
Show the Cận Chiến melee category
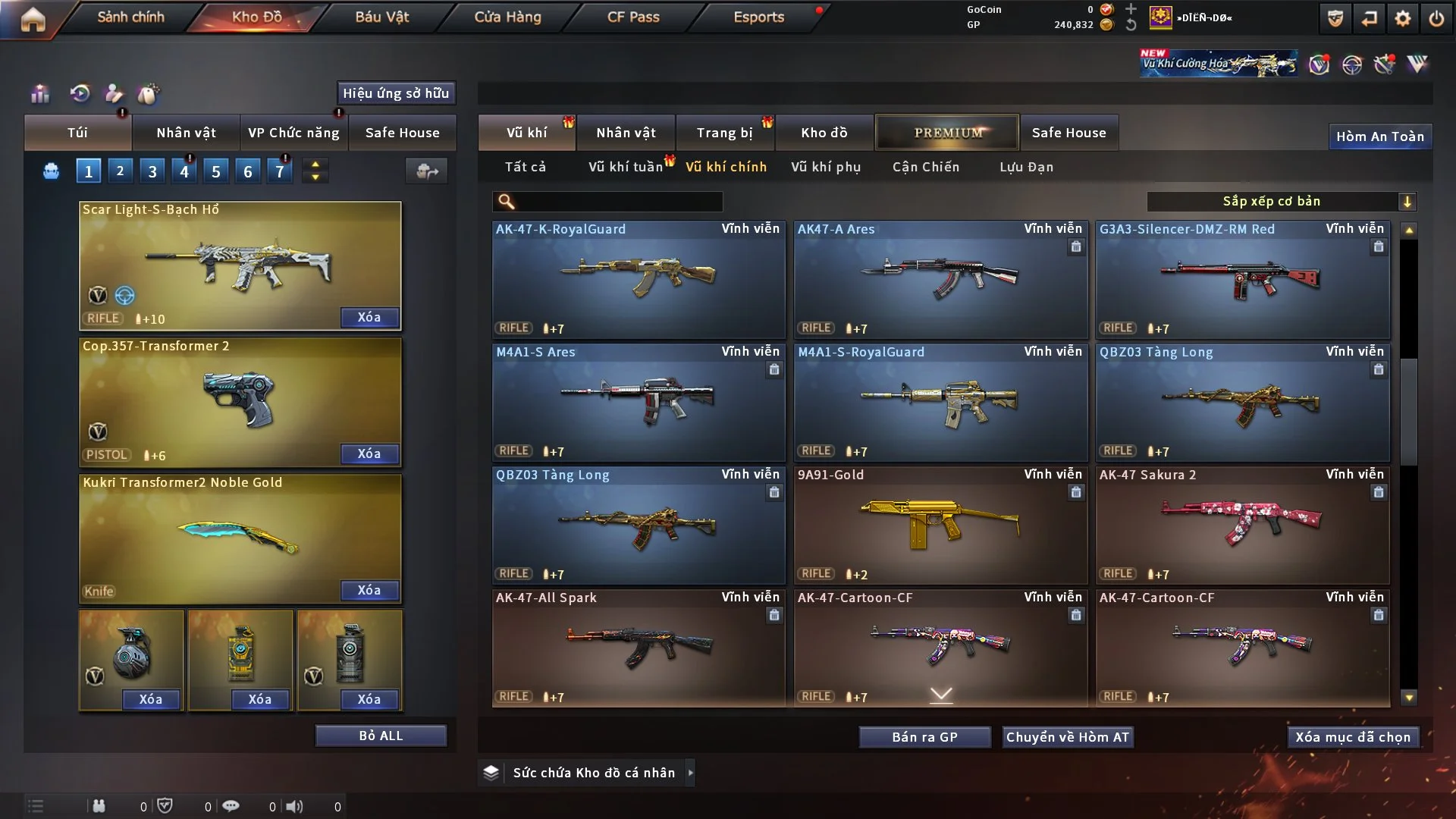[925, 167]
